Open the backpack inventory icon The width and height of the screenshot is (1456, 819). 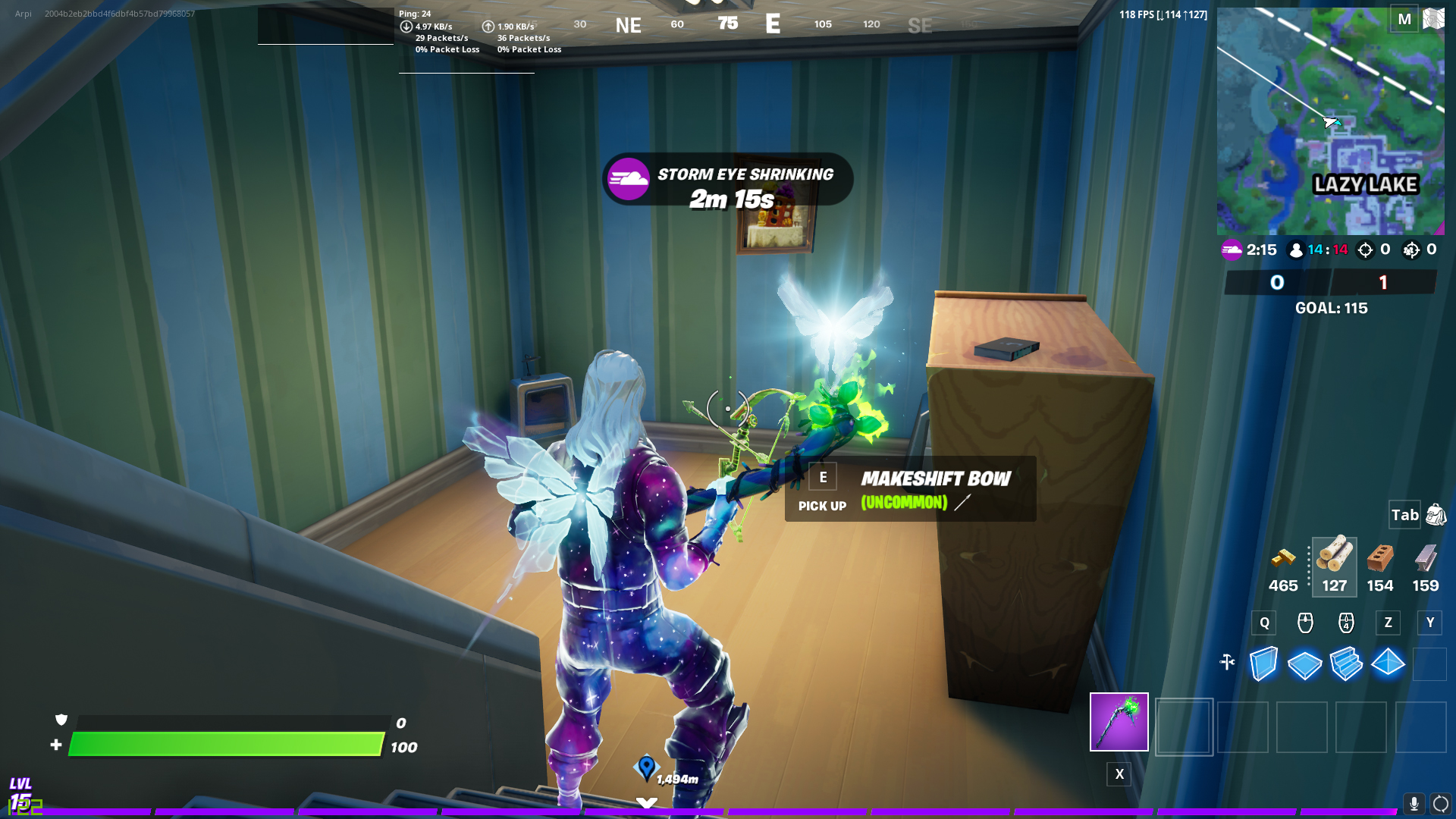1436,515
